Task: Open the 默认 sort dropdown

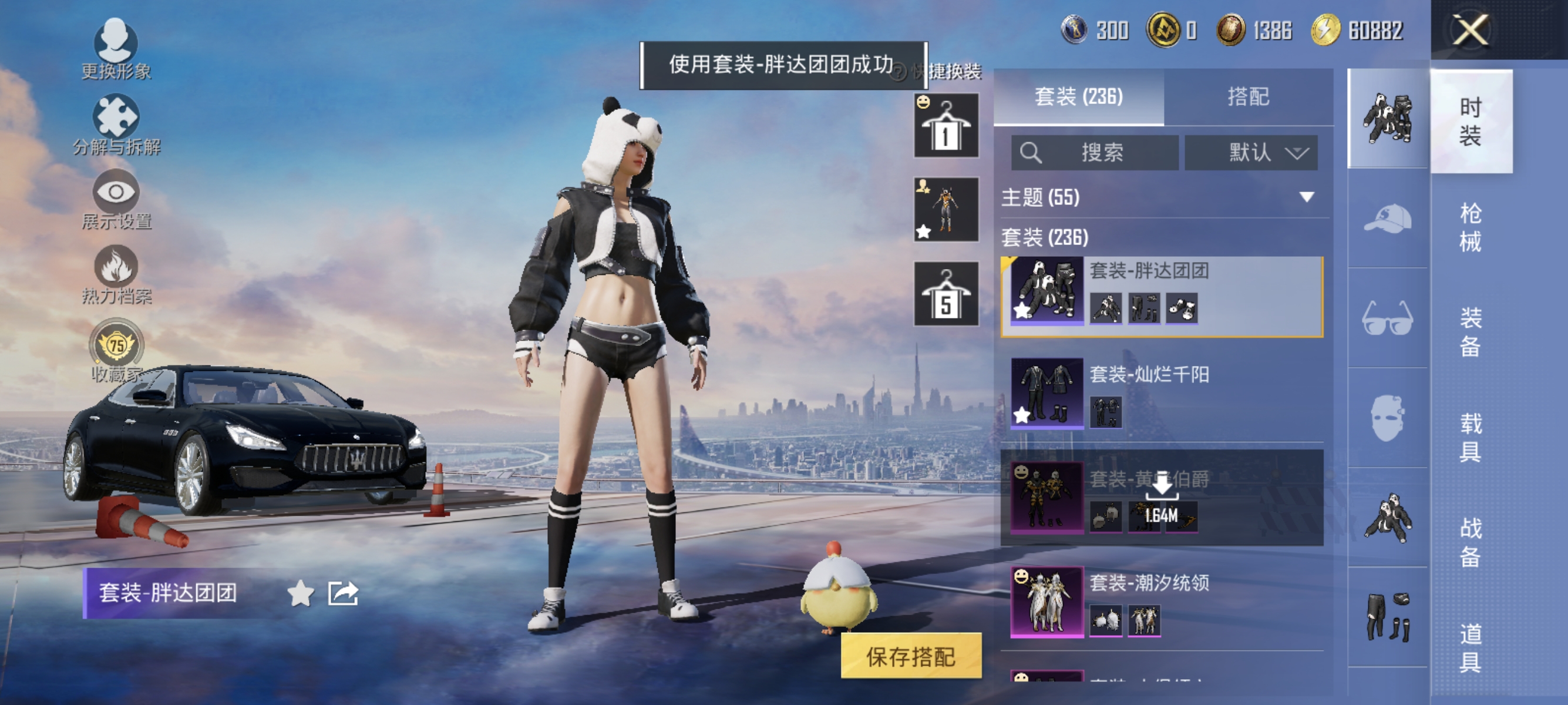Action: [x=1251, y=153]
